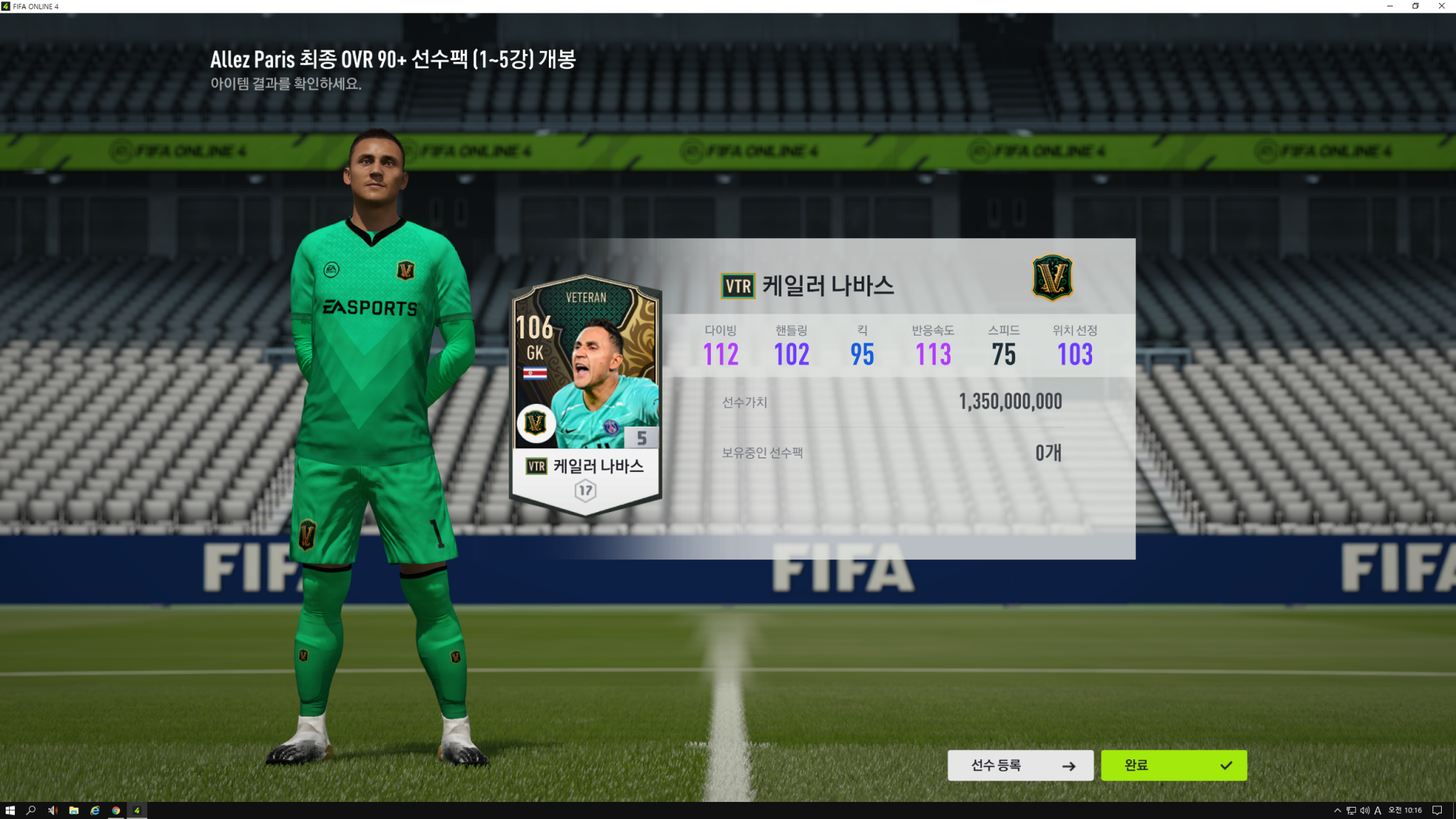The image size is (1456, 819).
Task: Close the FIFA Online 4 window
Action: (1441, 6)
